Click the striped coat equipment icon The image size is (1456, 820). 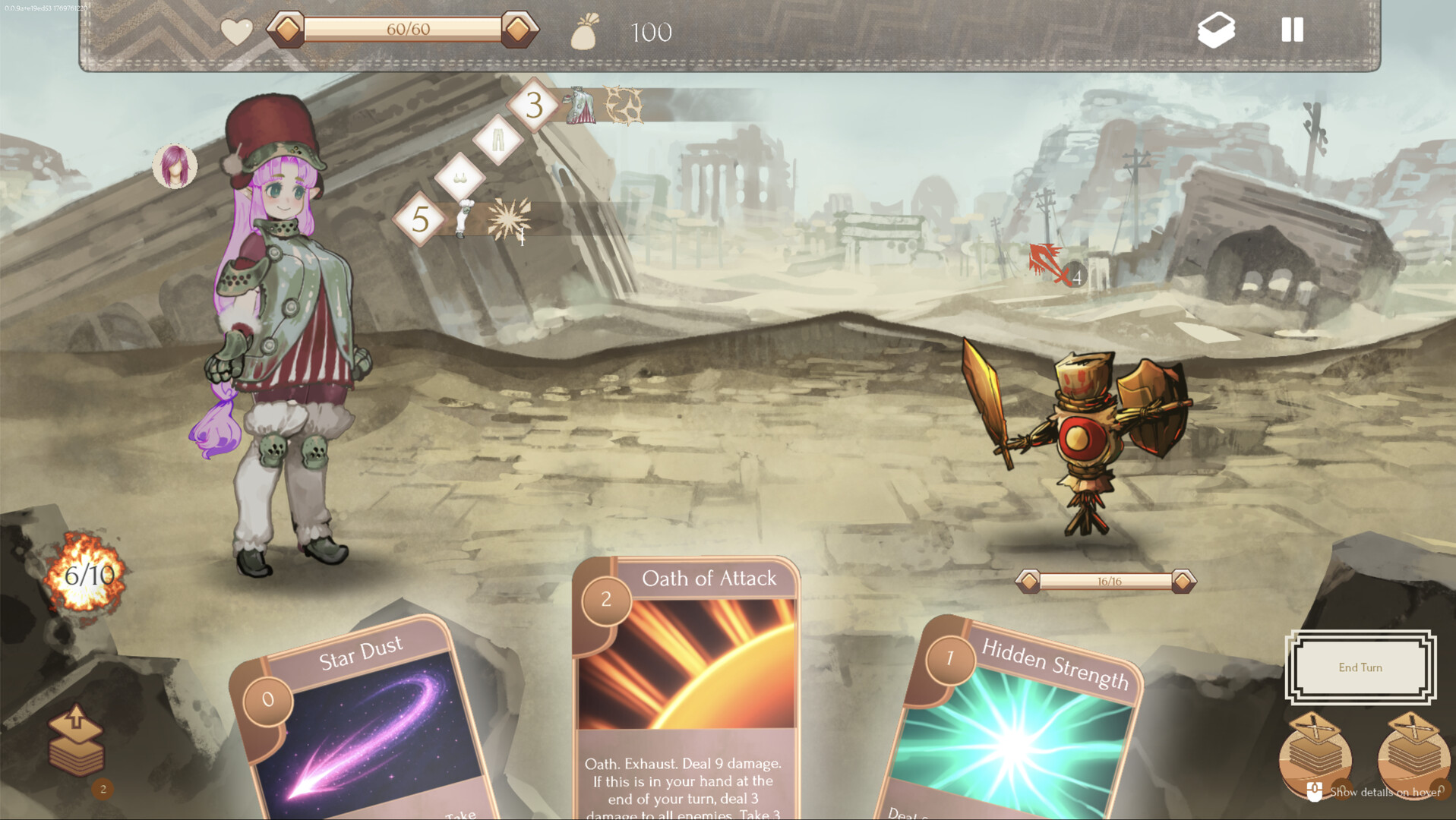click(x=580, y=106)
